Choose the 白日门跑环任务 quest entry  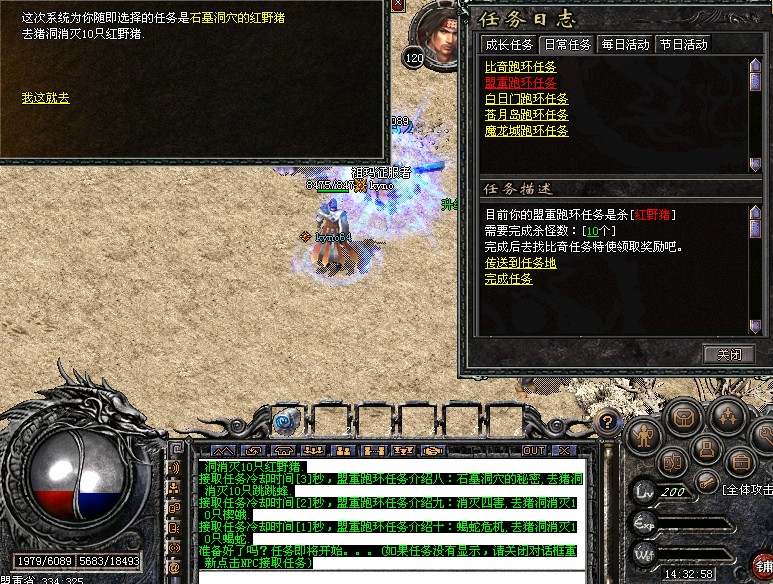526,99
